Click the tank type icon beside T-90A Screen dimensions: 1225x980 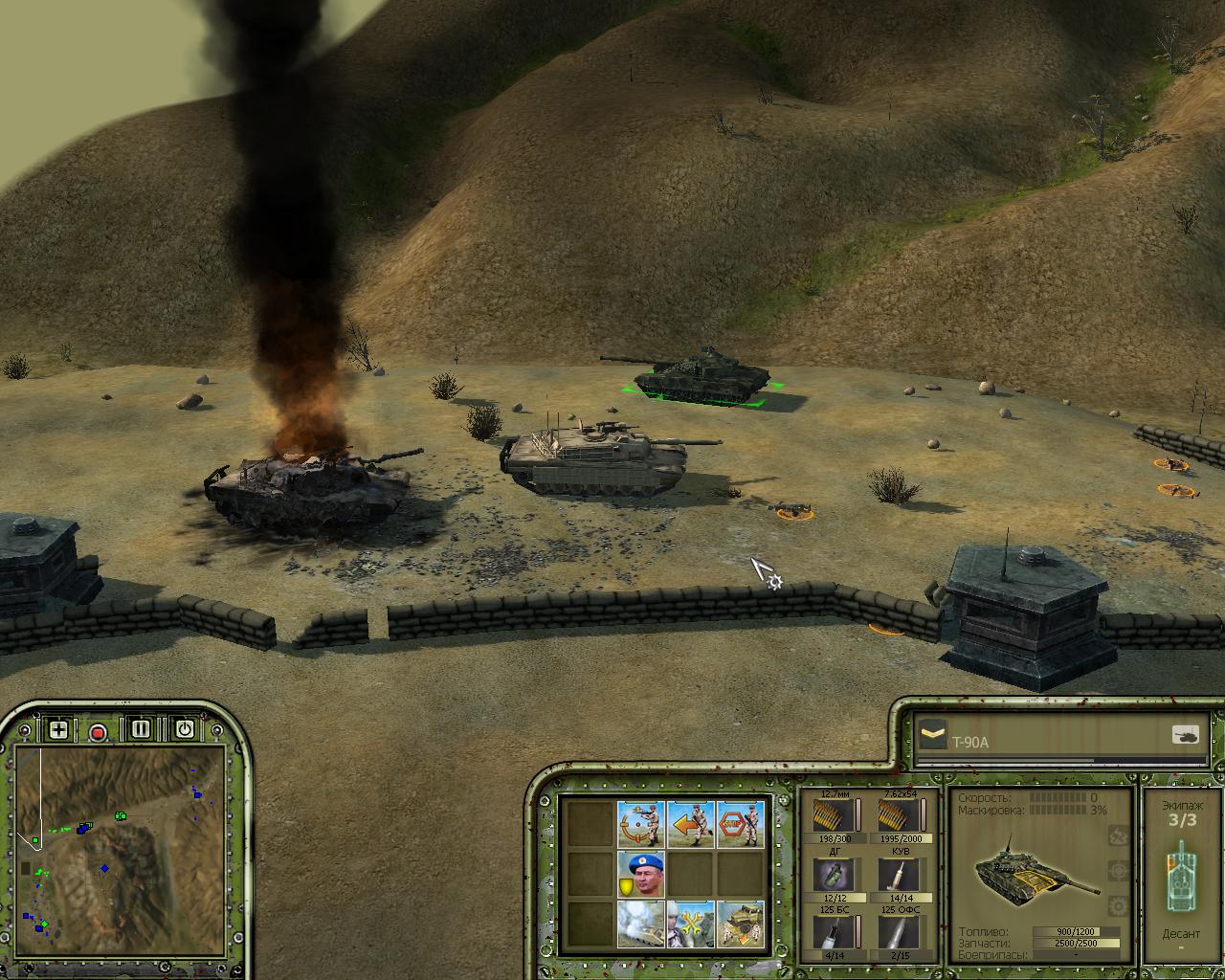1185,735
